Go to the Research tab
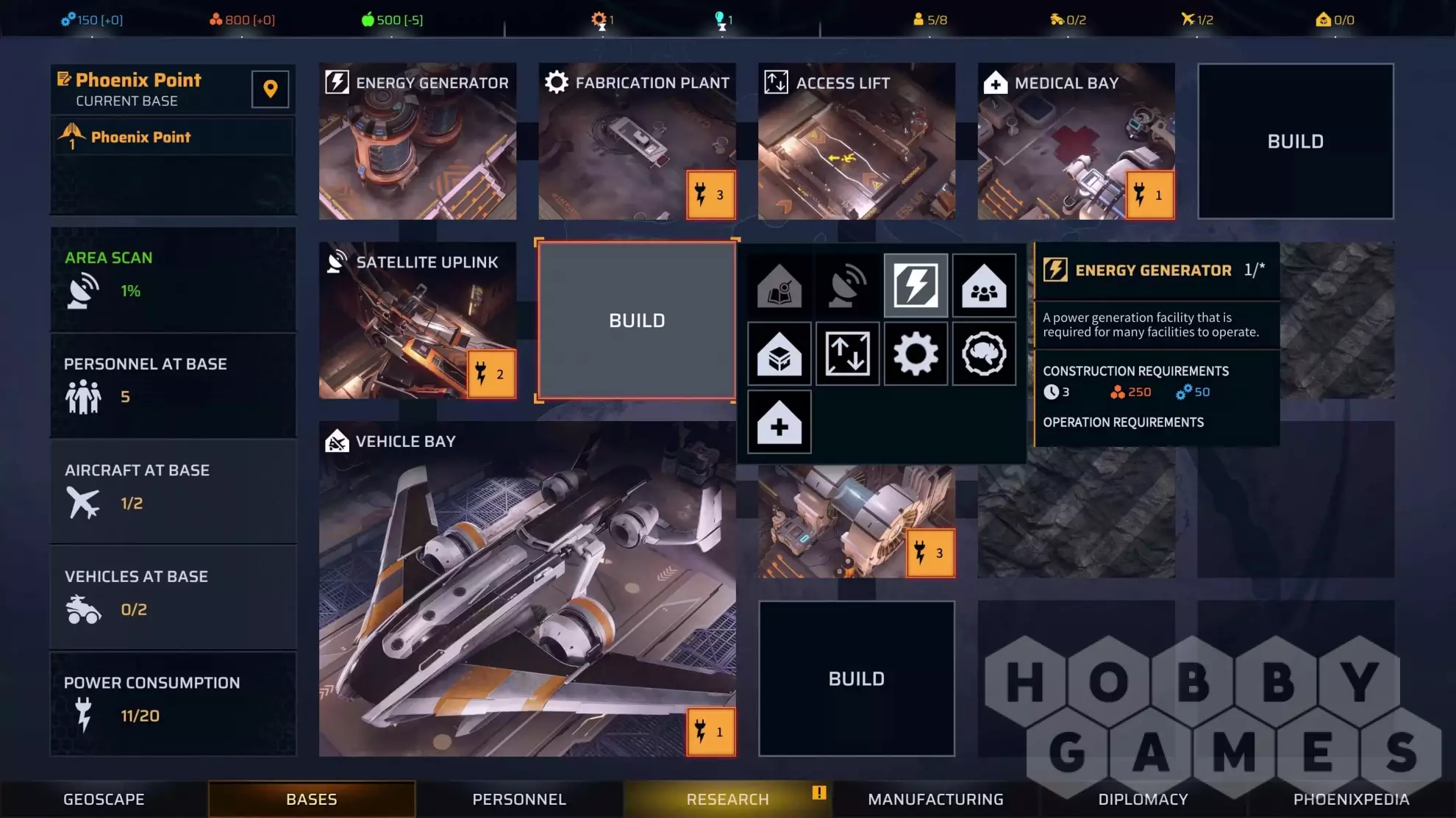The image size is (1456, 818). click(727, 799)
